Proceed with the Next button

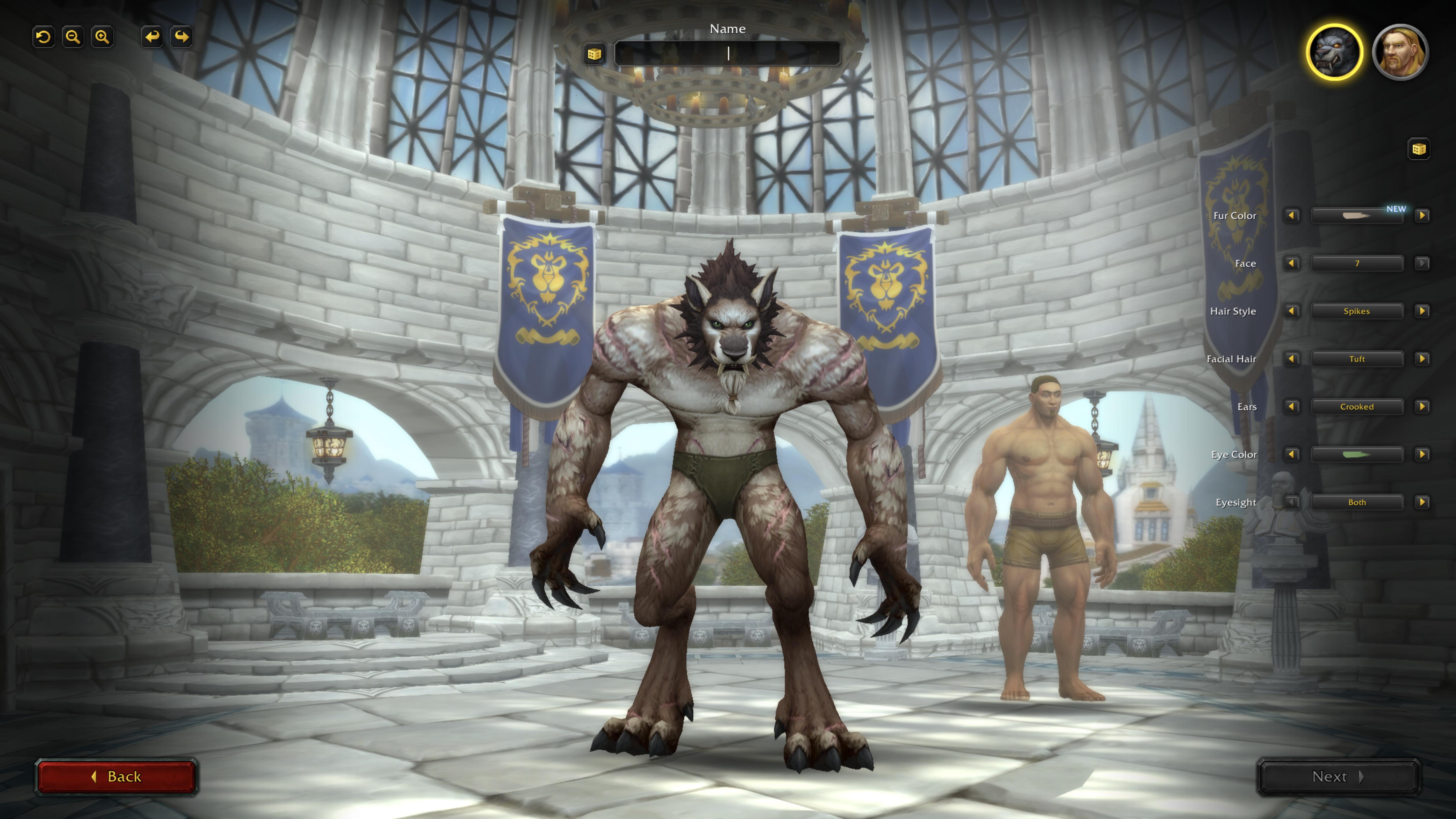pos(1338,777)
